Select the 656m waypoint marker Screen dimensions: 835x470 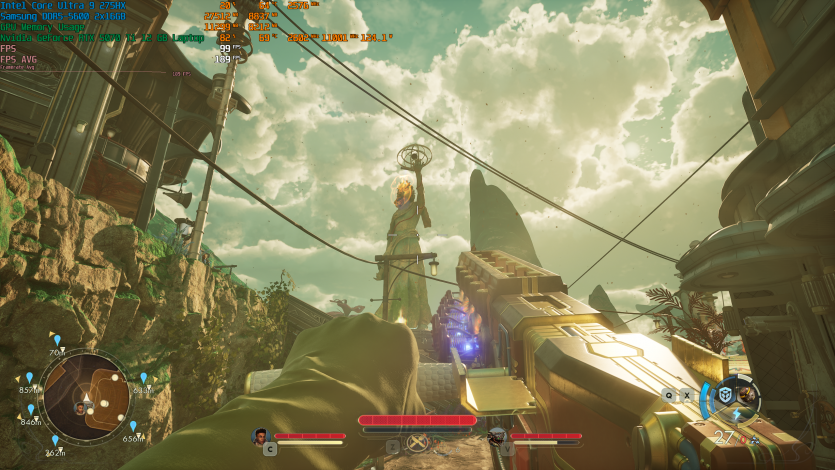coord(132,427)
